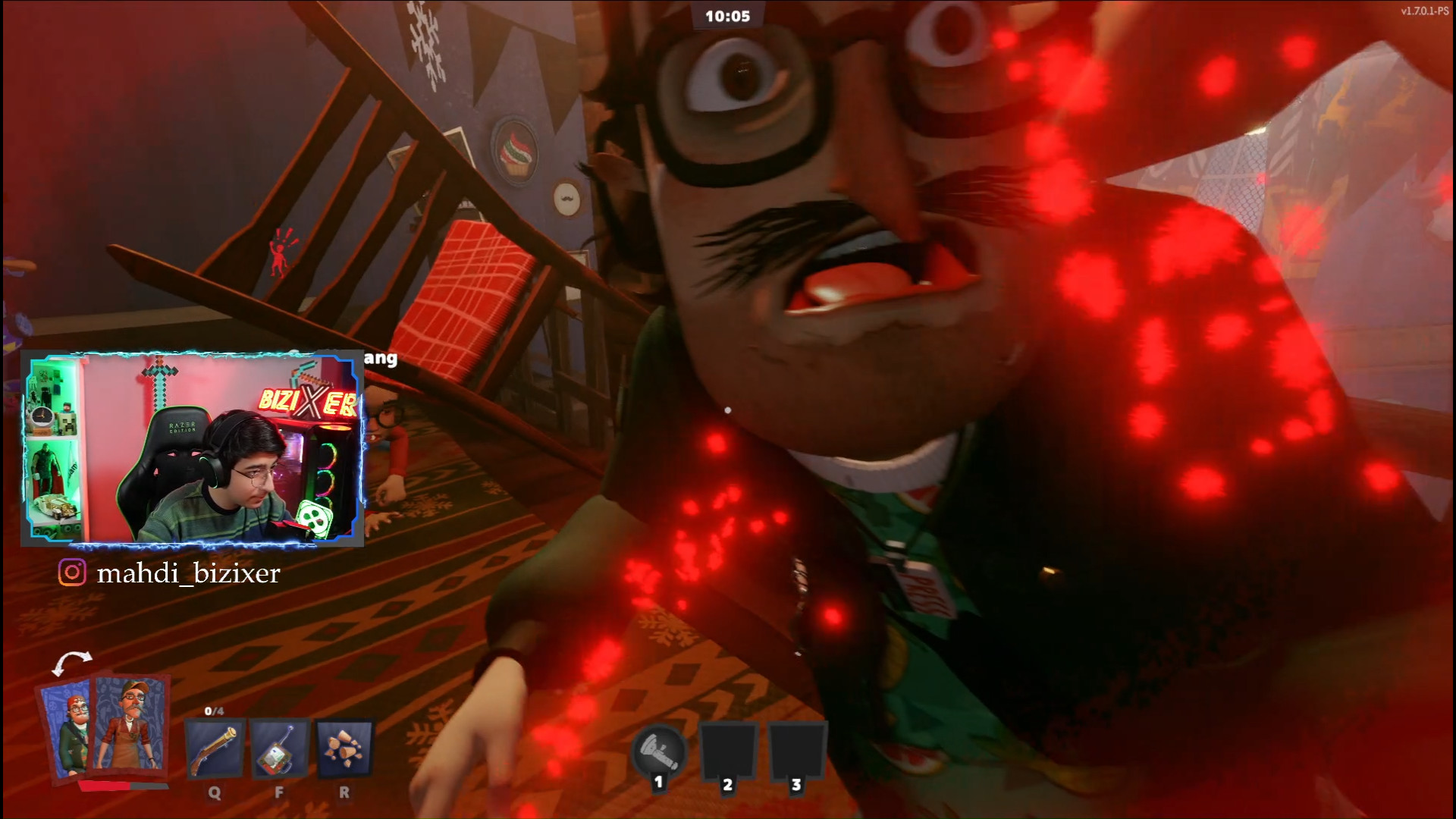Screen dimensions: 1456x819
Task: Select the flashlight in slot 1
Action: pos(659,751)
